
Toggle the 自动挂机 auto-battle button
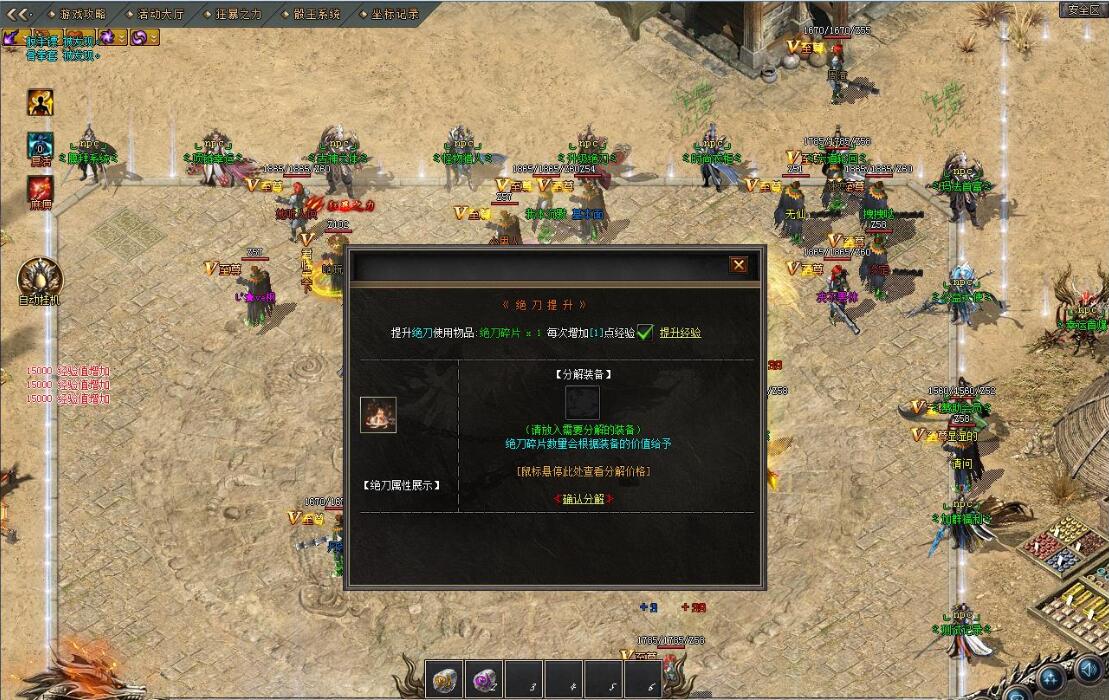pos(40,278)
